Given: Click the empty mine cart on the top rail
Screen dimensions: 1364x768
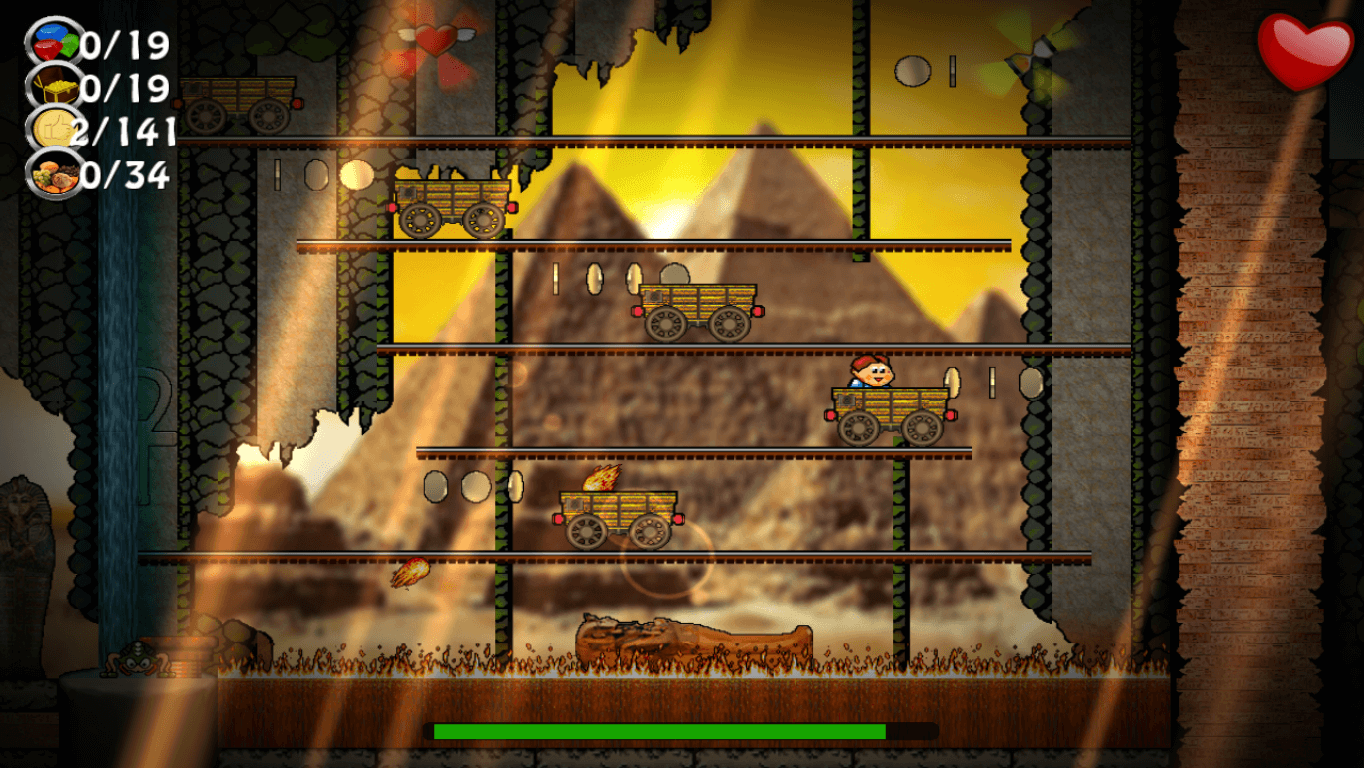Looking at the screenshot, I should click(237, 105).
